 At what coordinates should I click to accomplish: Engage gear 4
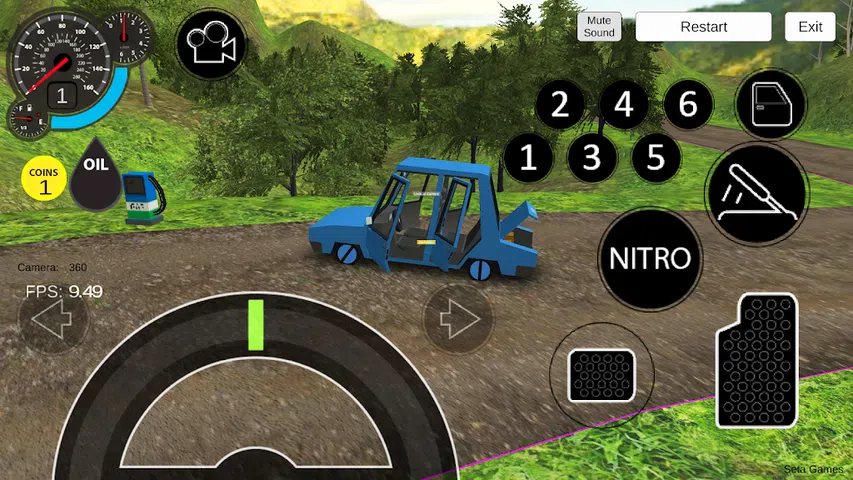pyautogui.click(x=624, y=104)
